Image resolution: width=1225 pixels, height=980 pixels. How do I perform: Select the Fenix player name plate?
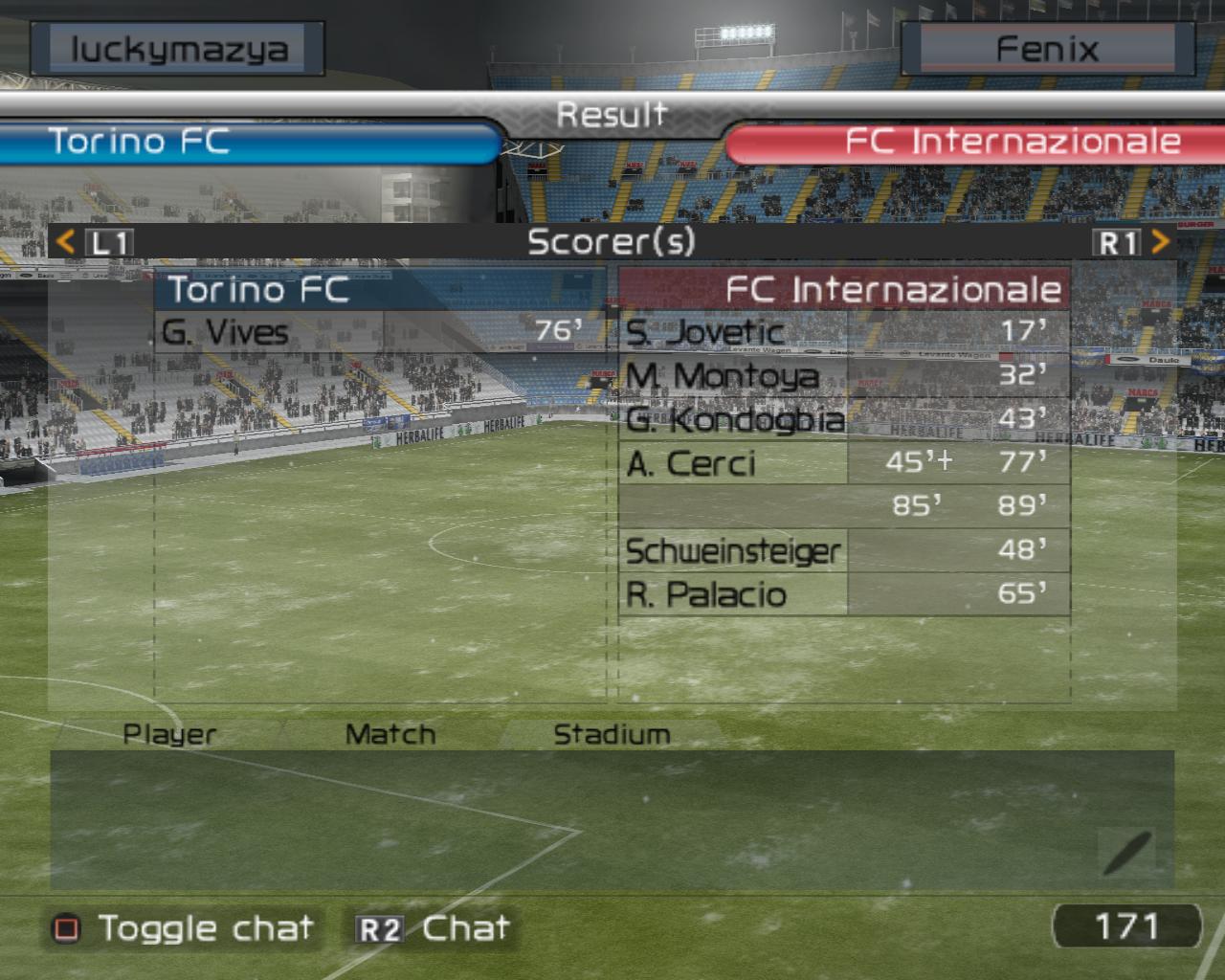1047,49
